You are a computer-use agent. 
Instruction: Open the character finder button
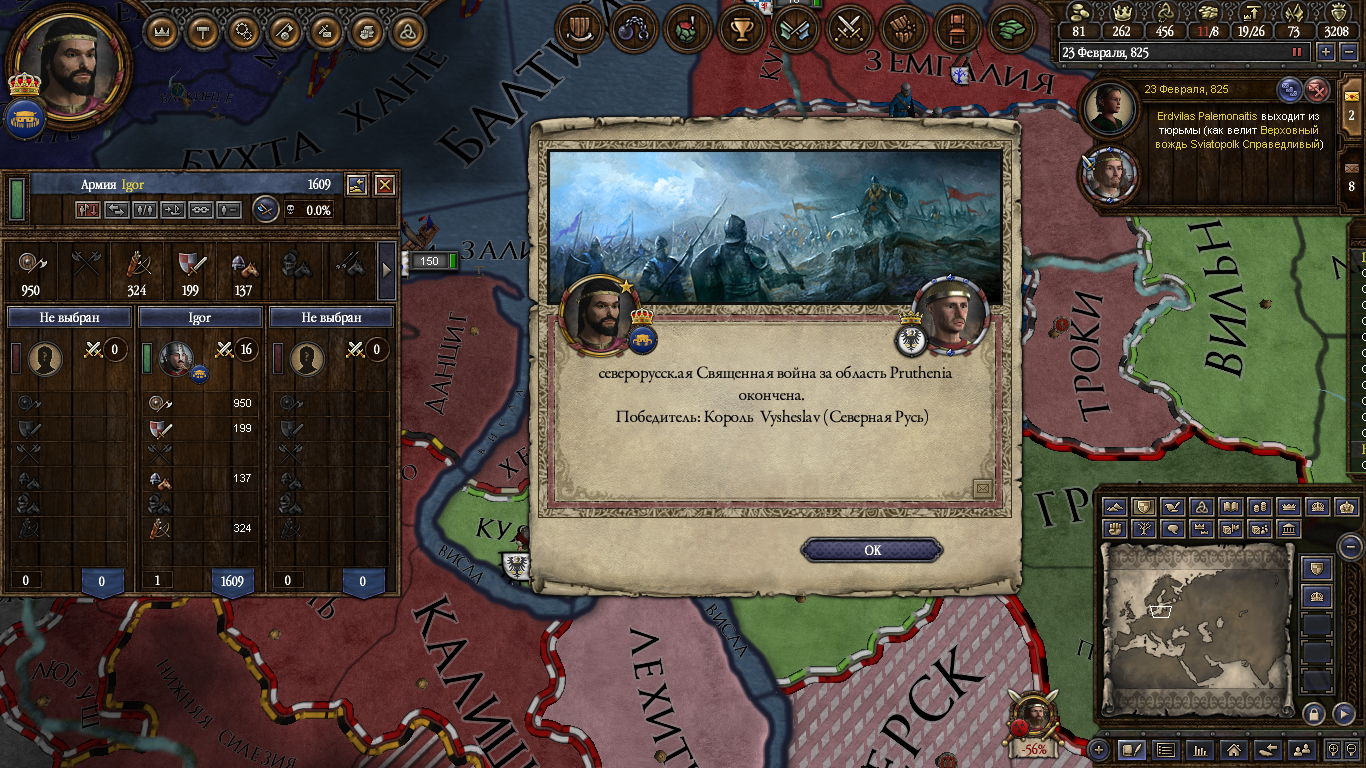1301,749
